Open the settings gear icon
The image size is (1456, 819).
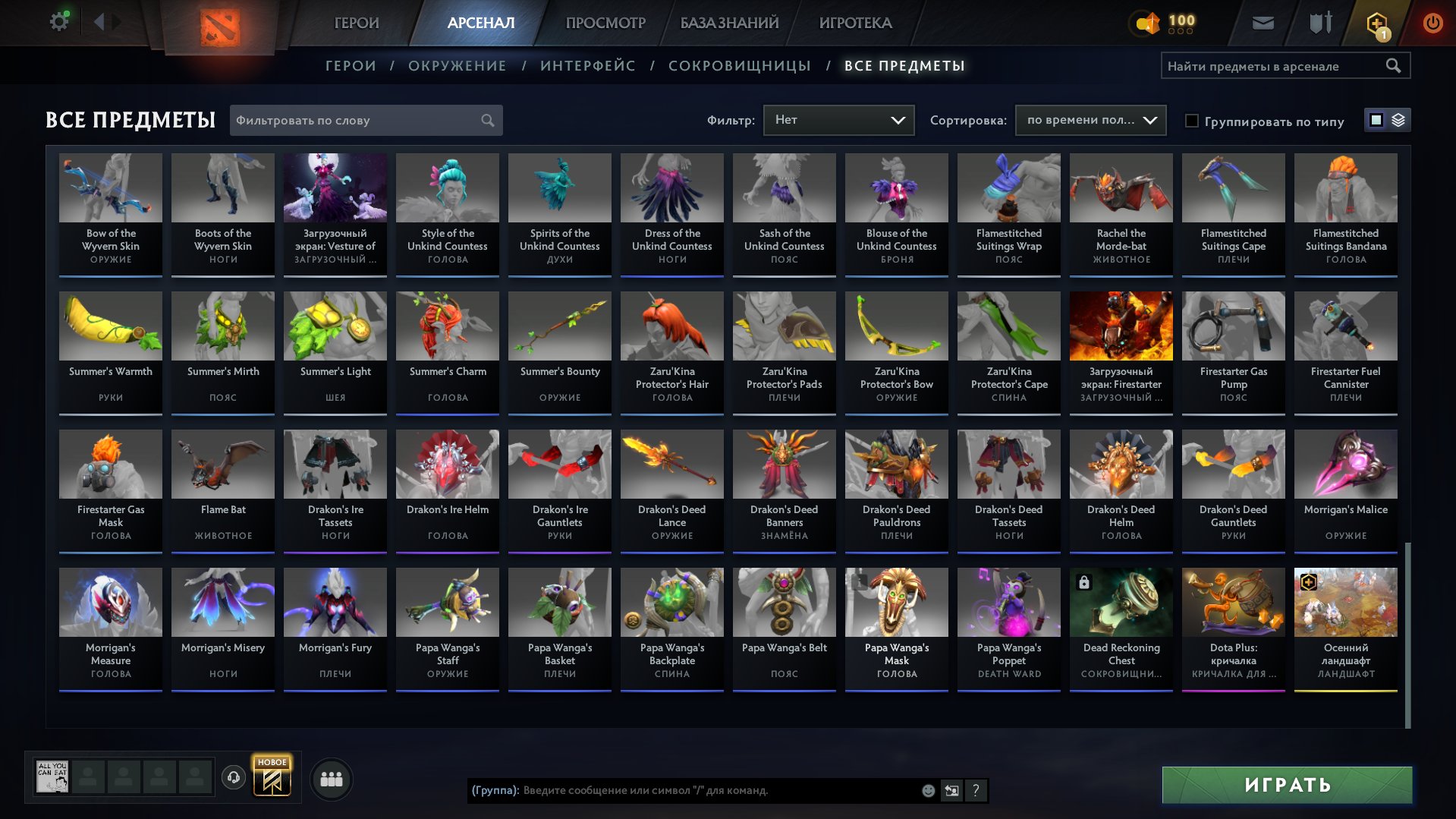58,20
